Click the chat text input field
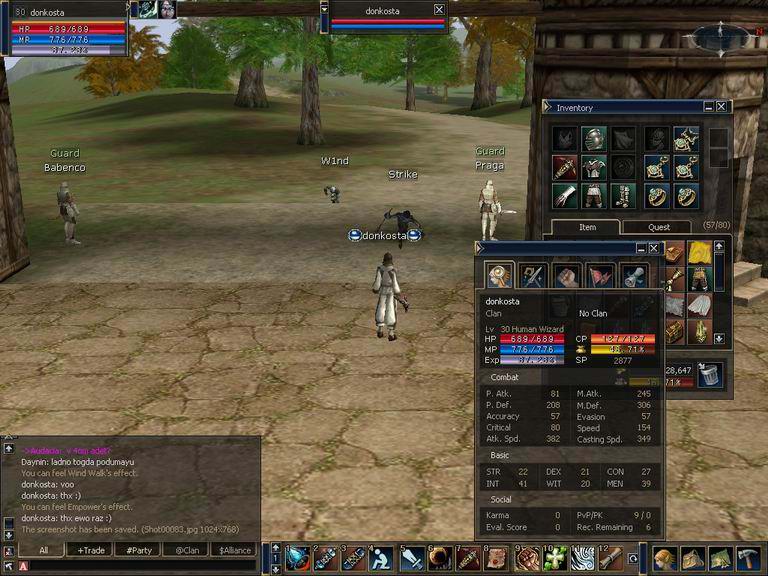 (x=140, y=566)
